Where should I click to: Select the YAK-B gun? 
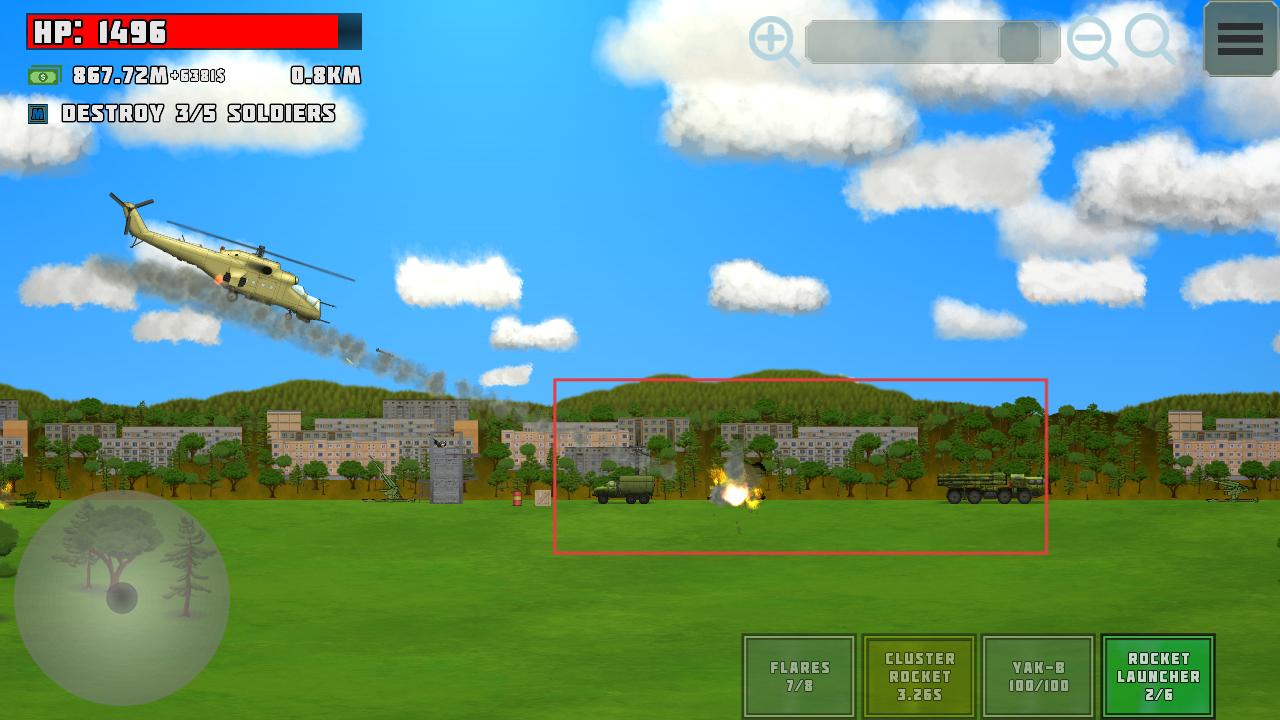point(1038,676)
